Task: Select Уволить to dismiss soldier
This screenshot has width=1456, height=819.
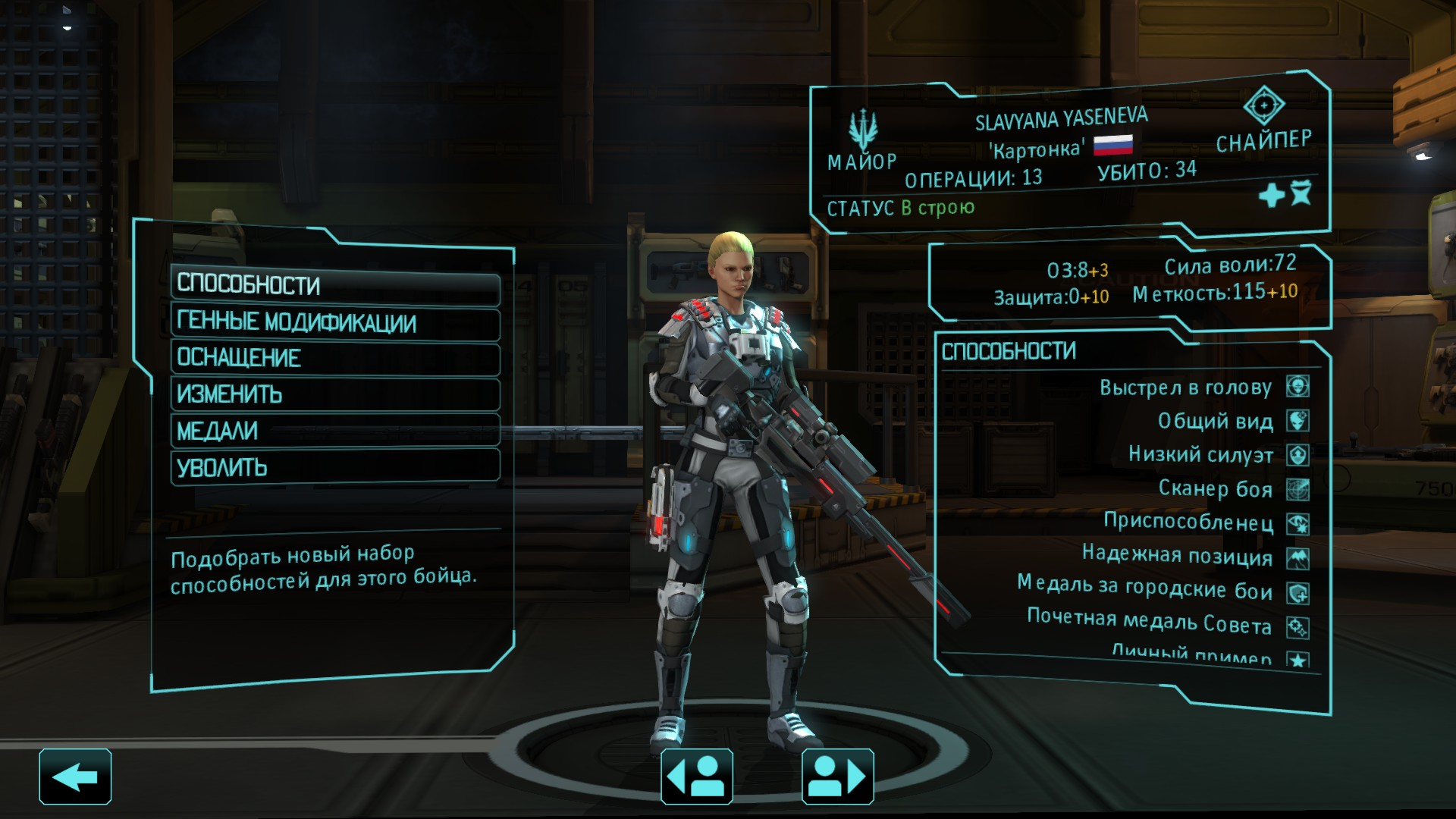Action: pyautogui.click(x=334, y=467)
